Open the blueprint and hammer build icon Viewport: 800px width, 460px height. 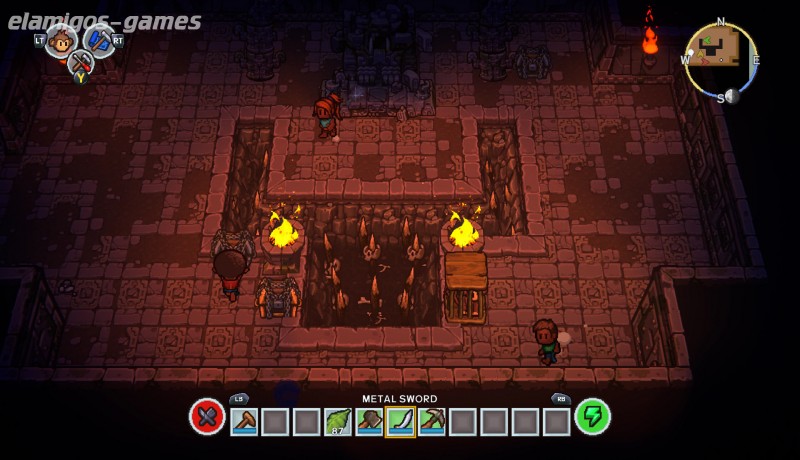click(x=99, y=40)
